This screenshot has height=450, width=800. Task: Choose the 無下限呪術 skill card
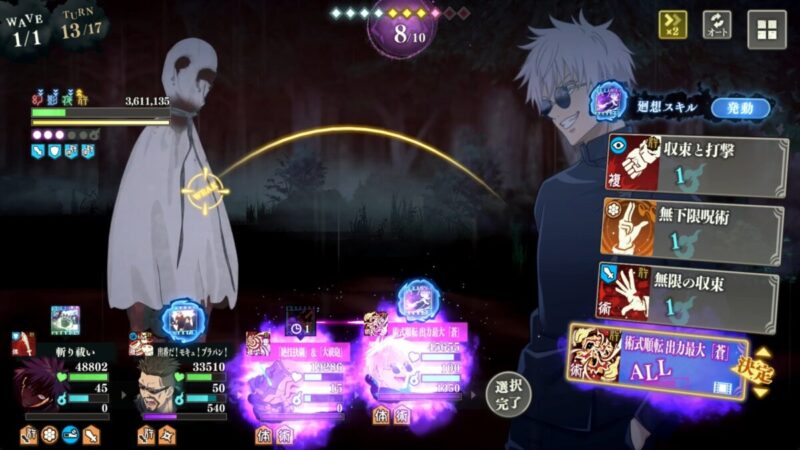coord(692,227)
